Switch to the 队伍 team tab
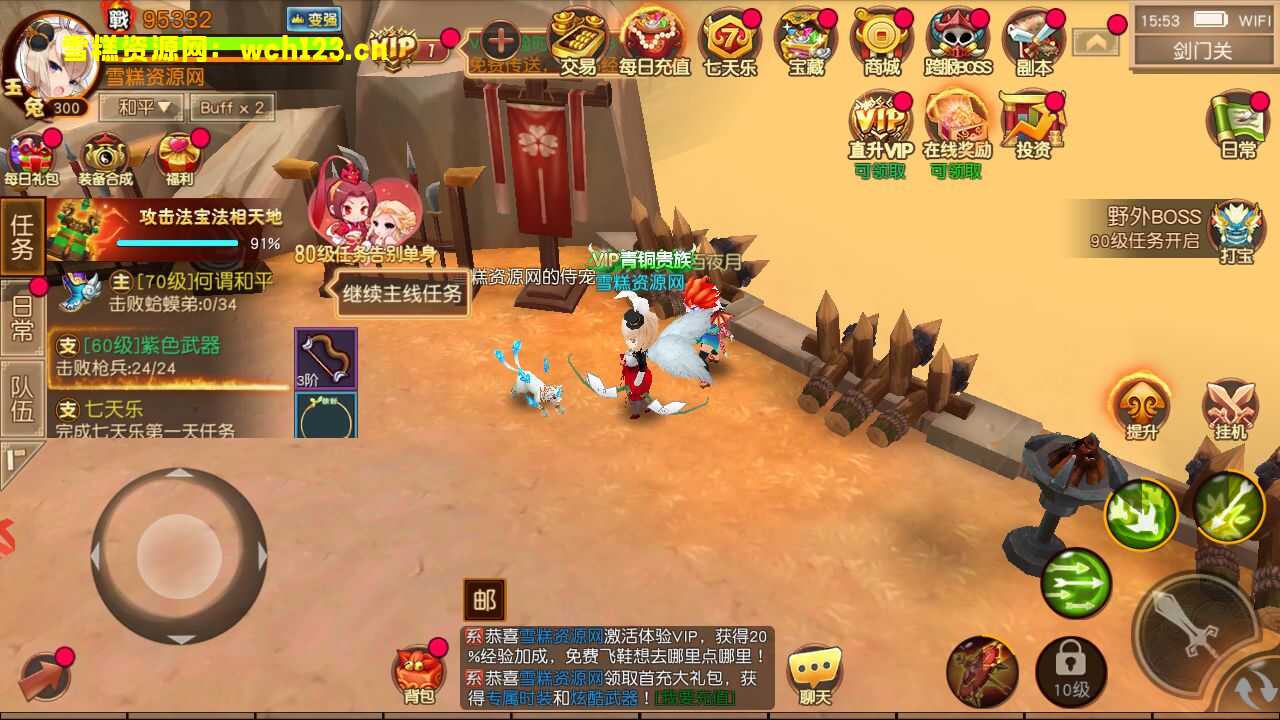The image size is (1280, 720). click(22, 399)
